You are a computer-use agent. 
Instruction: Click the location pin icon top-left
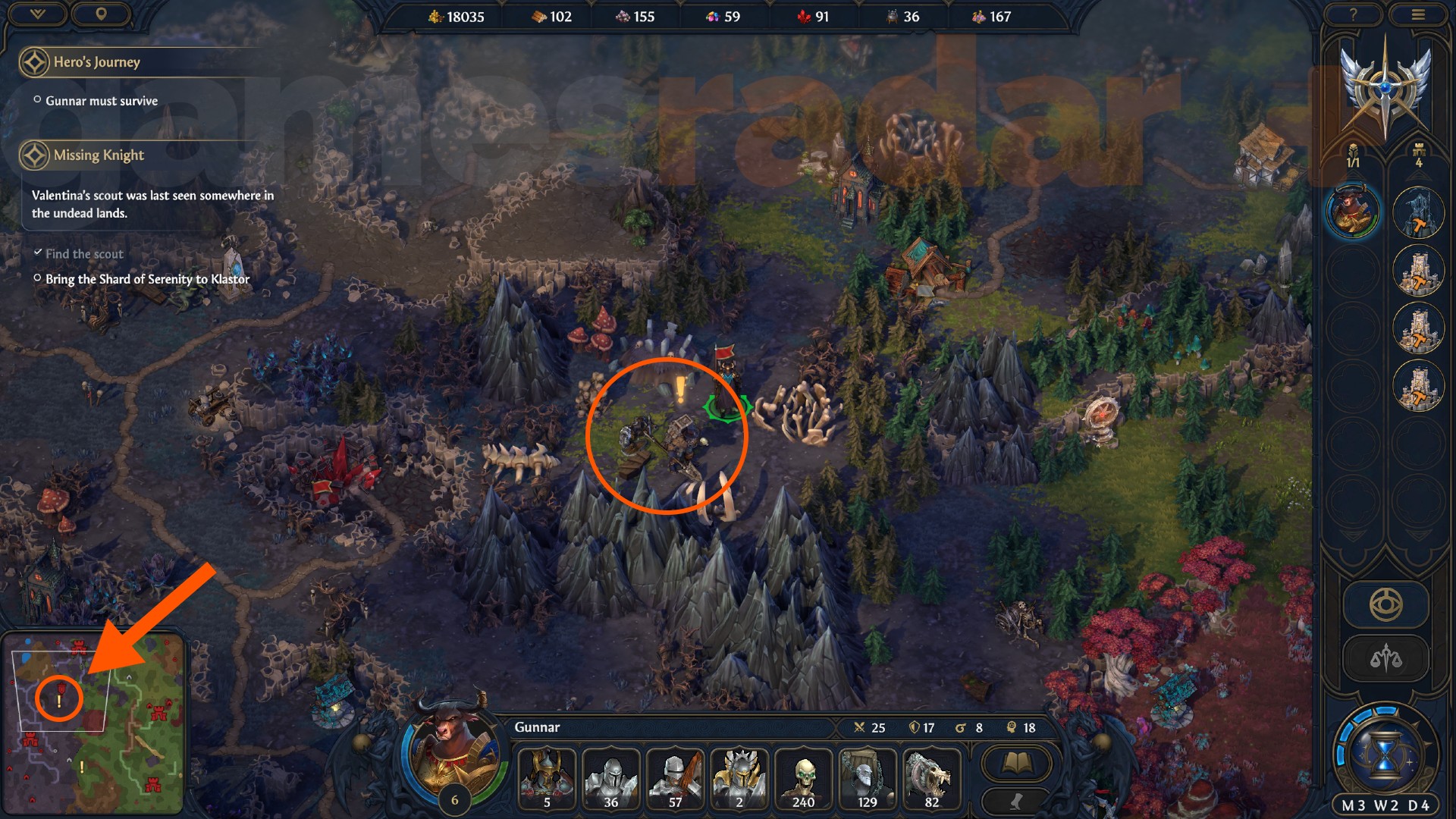pyautogui.click(x=102, y=14)
